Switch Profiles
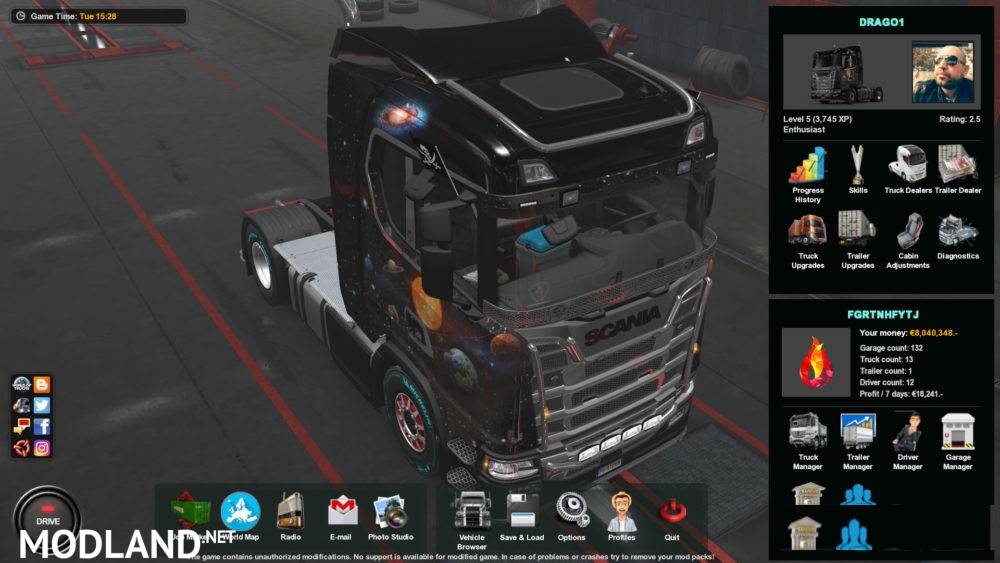The width and height of the screenshot is (1000, 563). coord(621,512)
